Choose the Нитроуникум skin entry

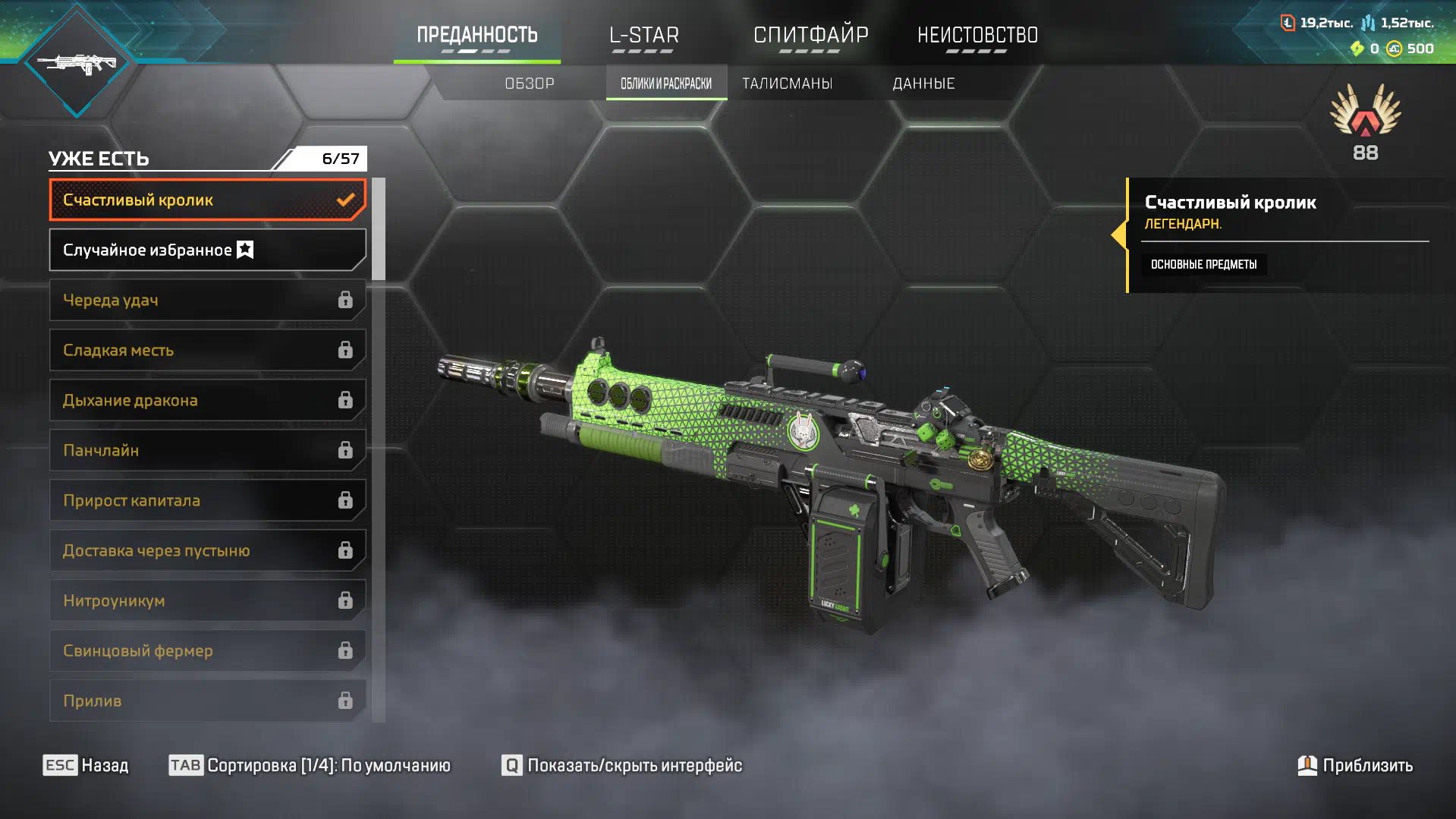tap(207, 600)
